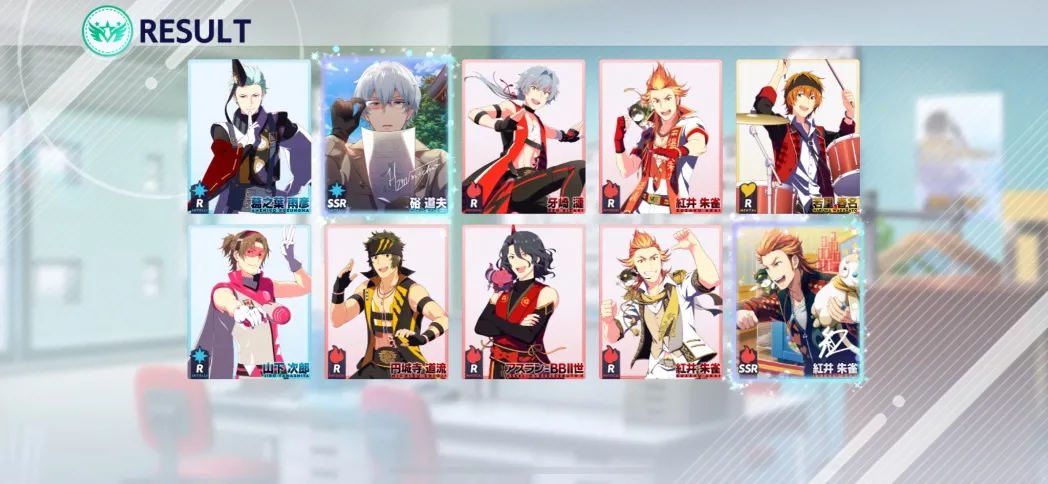Open the SSR 硲 道夫 card
The image size is (1048, 484).
pos(386,137)
